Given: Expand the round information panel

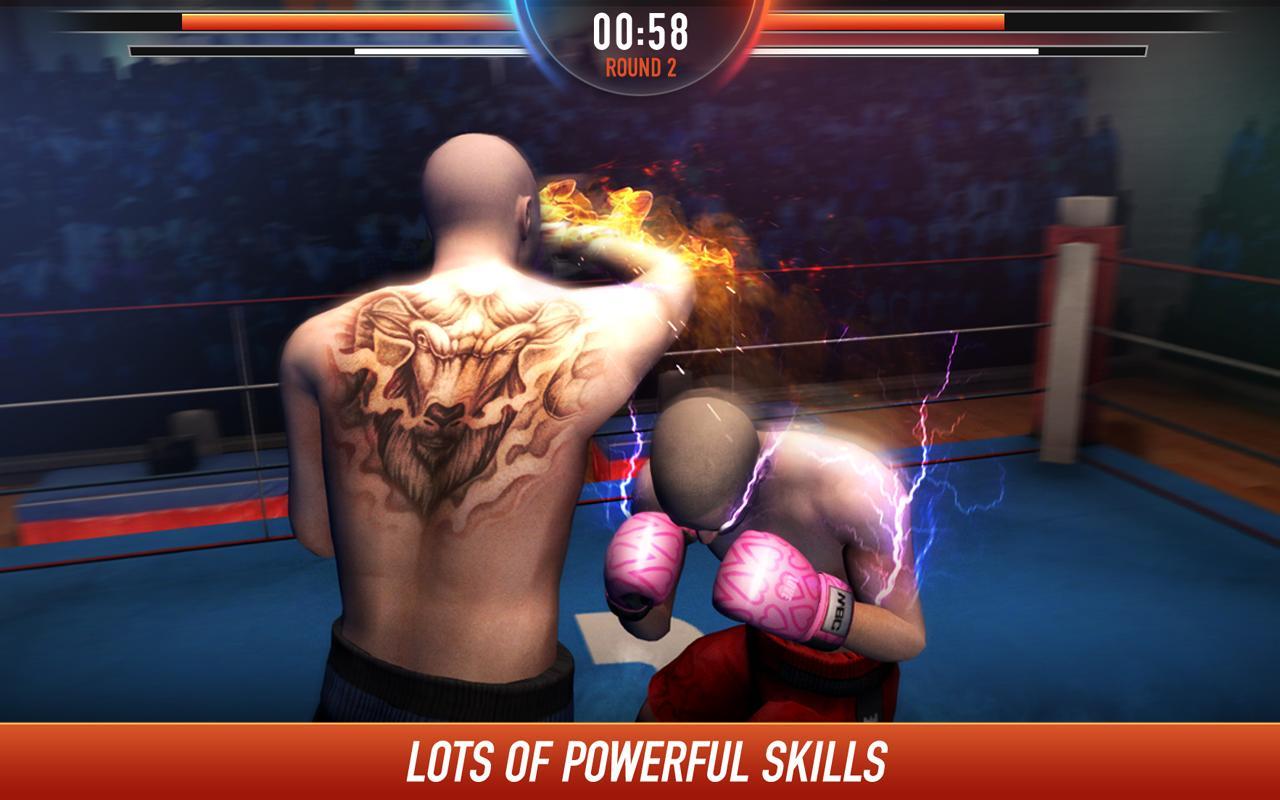Looking at the screenshot, I should [x=640, y=68].
